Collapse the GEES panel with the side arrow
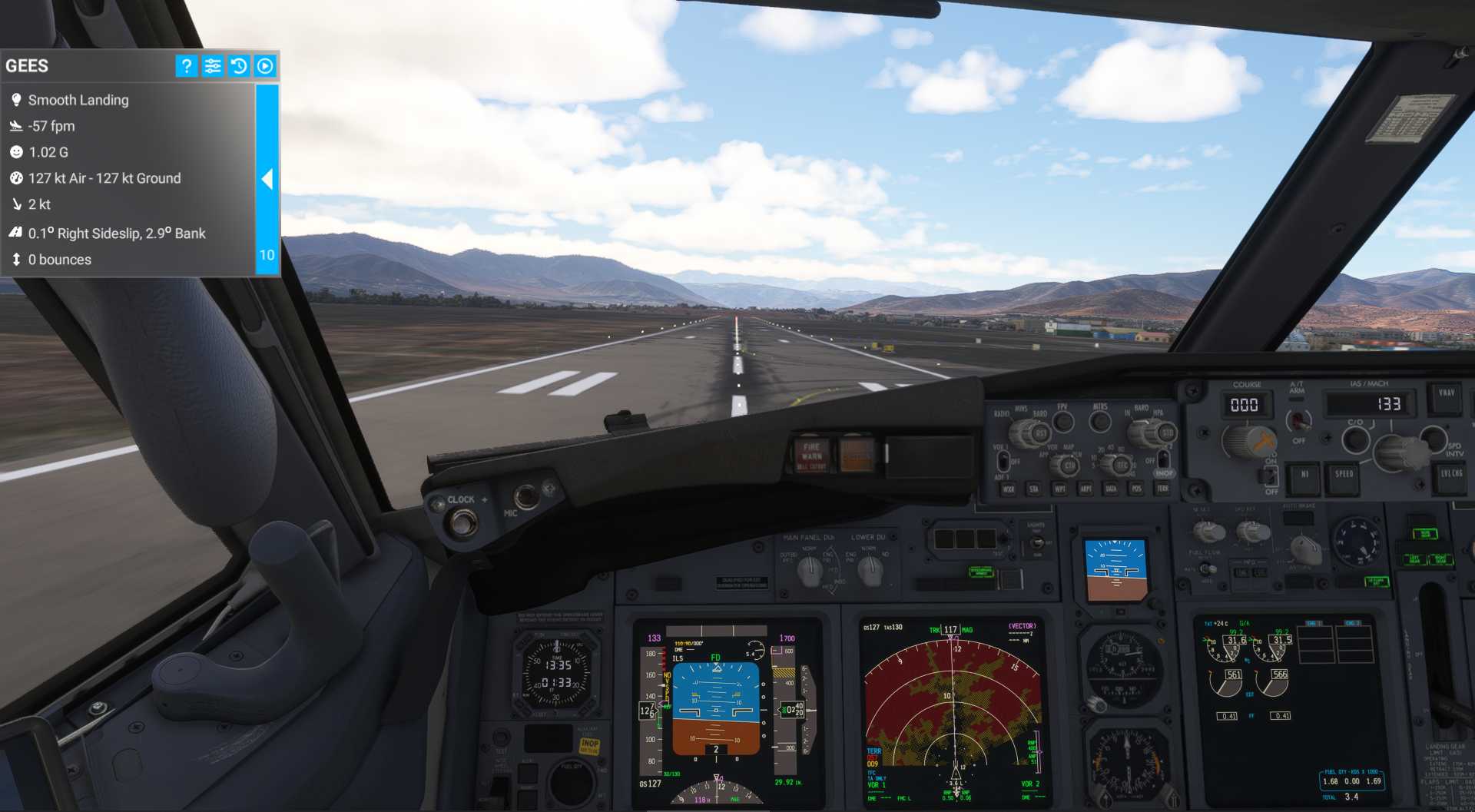This screenshot has height=812, width=1475. pos(267,179)
